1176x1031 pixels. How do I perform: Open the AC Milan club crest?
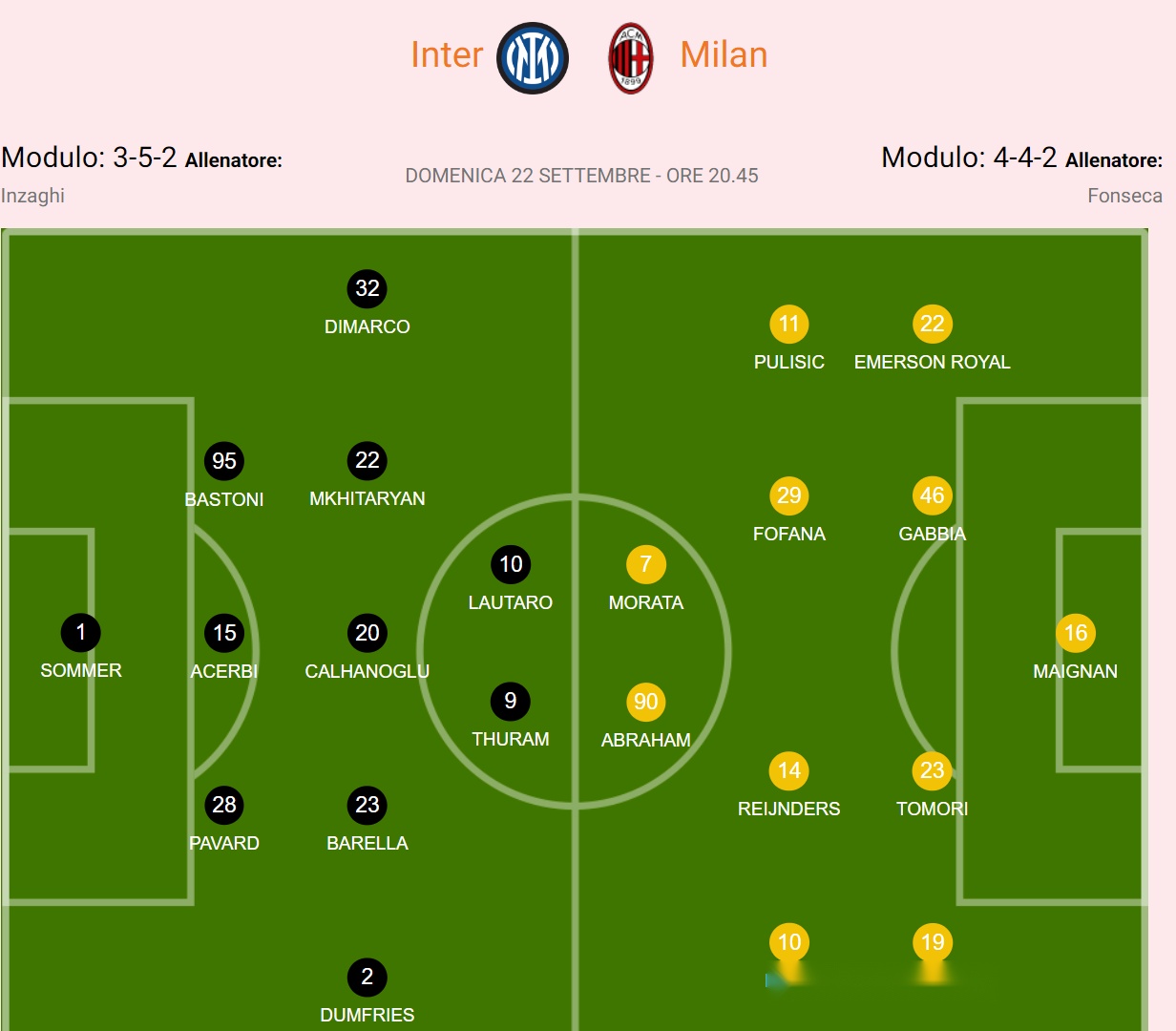coord(631,57)
